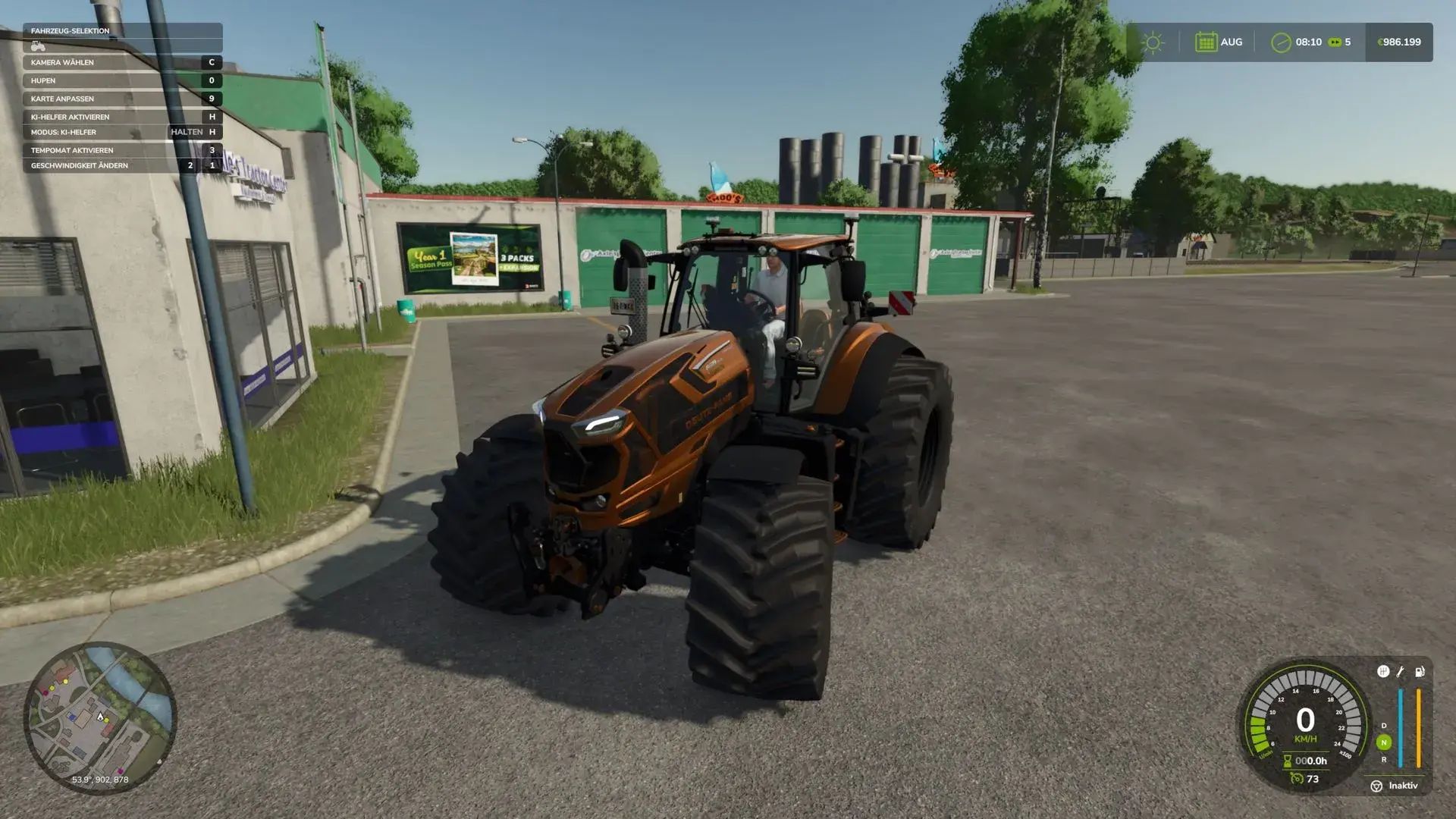Click the fuel pump icon
Image resolution: width=1456 pixels, height=819 pixels.
click(1420, 672)
